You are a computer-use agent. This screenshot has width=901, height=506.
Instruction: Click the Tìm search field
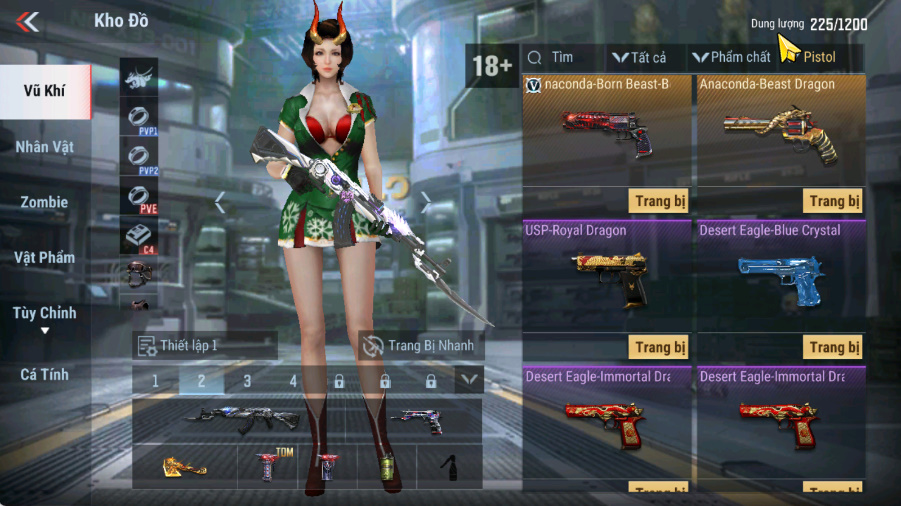pos(565,58)
